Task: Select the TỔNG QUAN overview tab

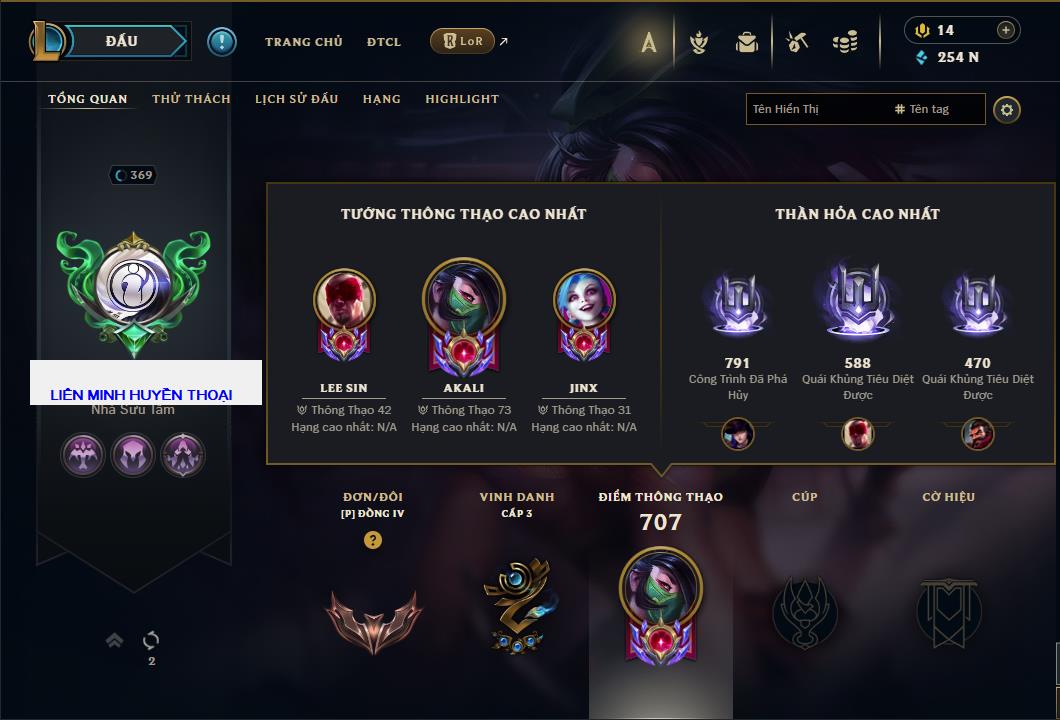Action: click(88, 99)
